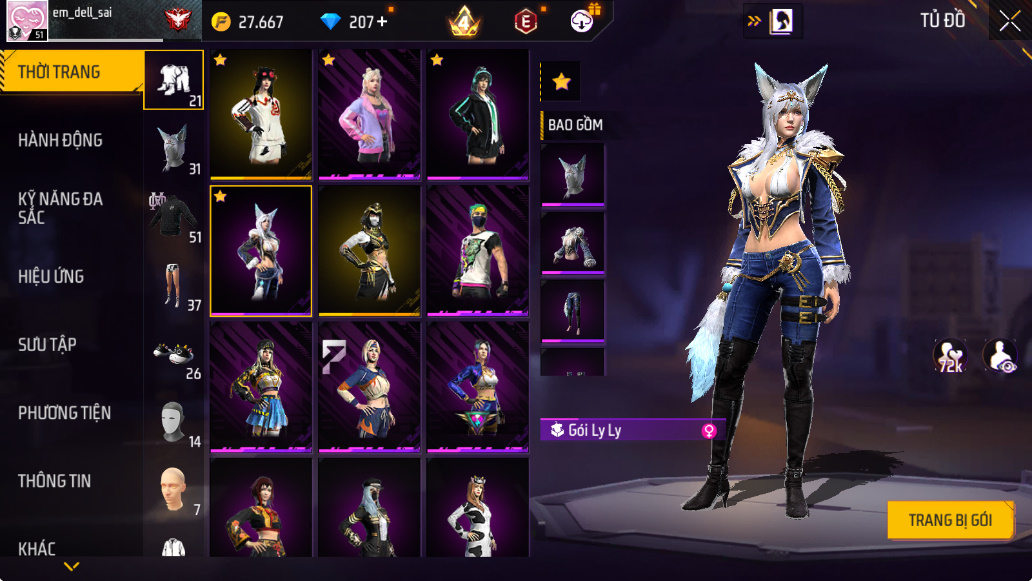The image size is (1032, 581).
Task: Toggle the character preview eye icon
Action: 999,356
